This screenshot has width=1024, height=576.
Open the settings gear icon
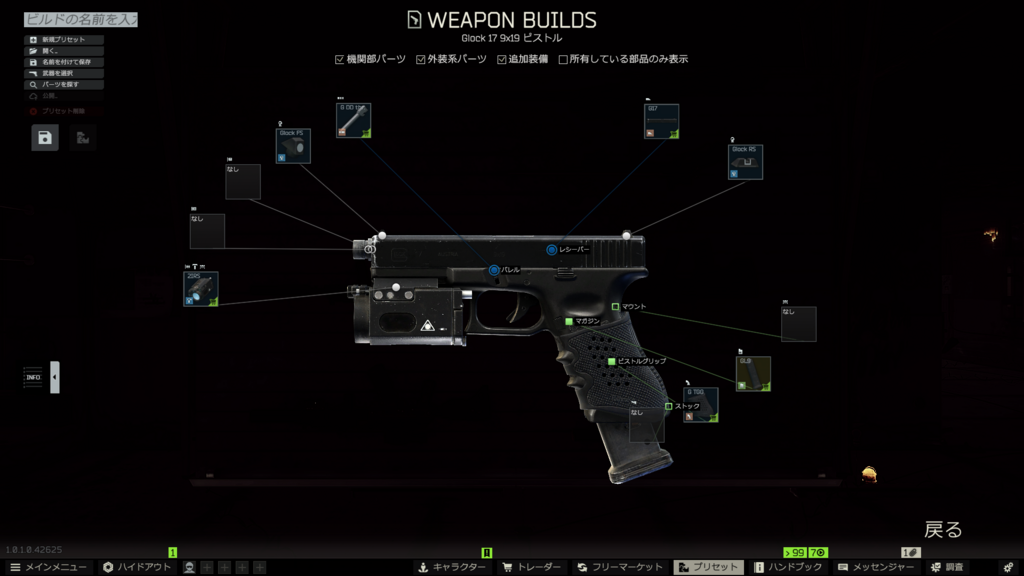1007,567
